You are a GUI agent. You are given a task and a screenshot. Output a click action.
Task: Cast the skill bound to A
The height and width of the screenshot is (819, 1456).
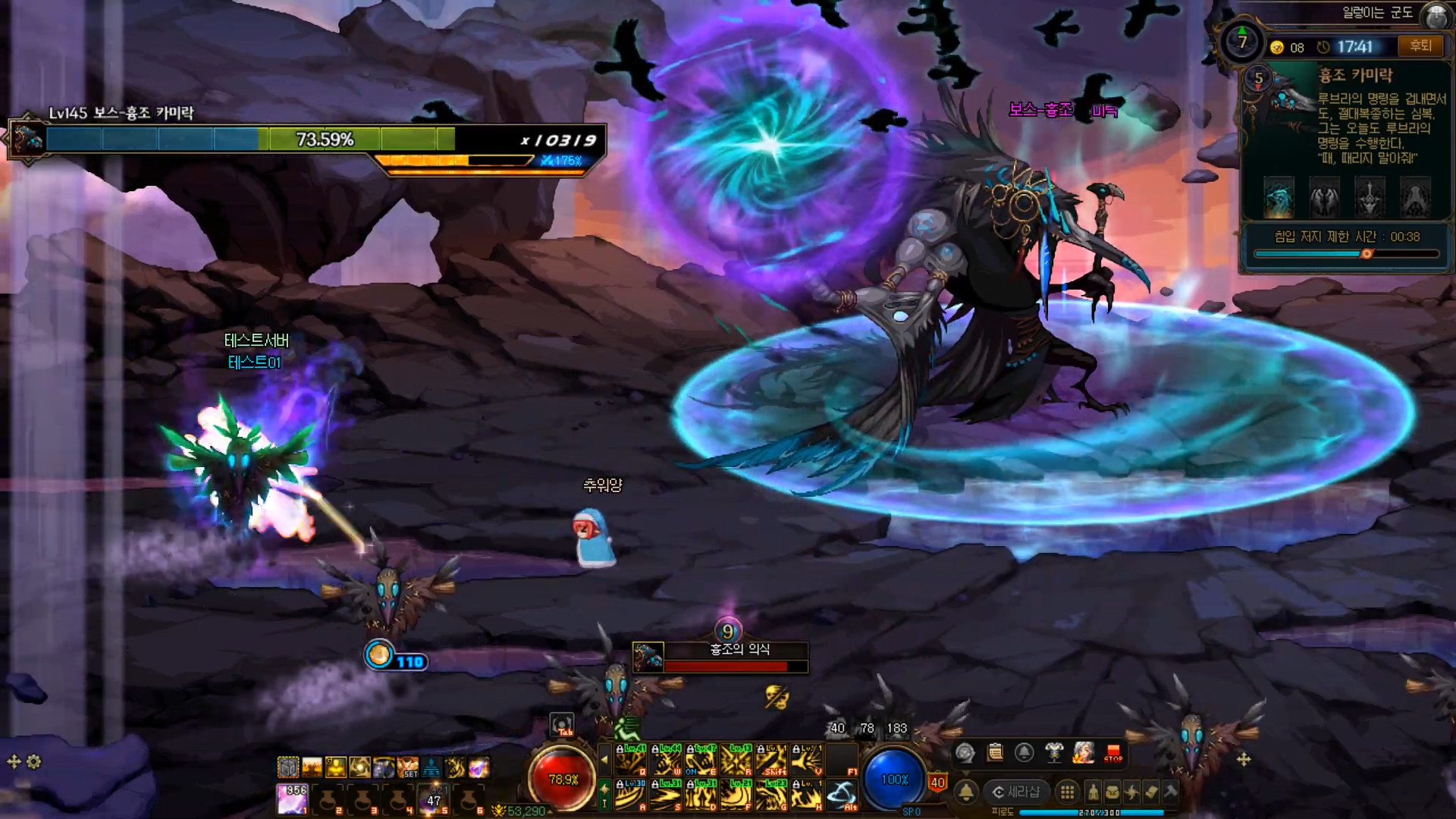pyautogui.click(x=631, y=794)
